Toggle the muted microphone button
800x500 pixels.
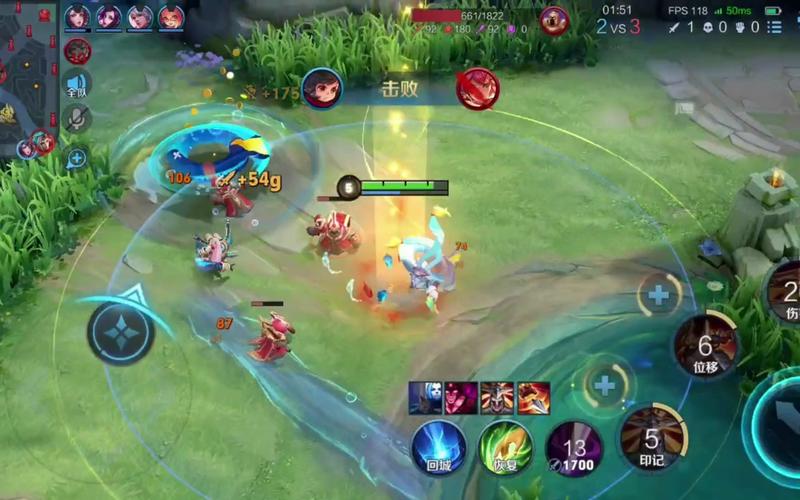coord(77,119)
